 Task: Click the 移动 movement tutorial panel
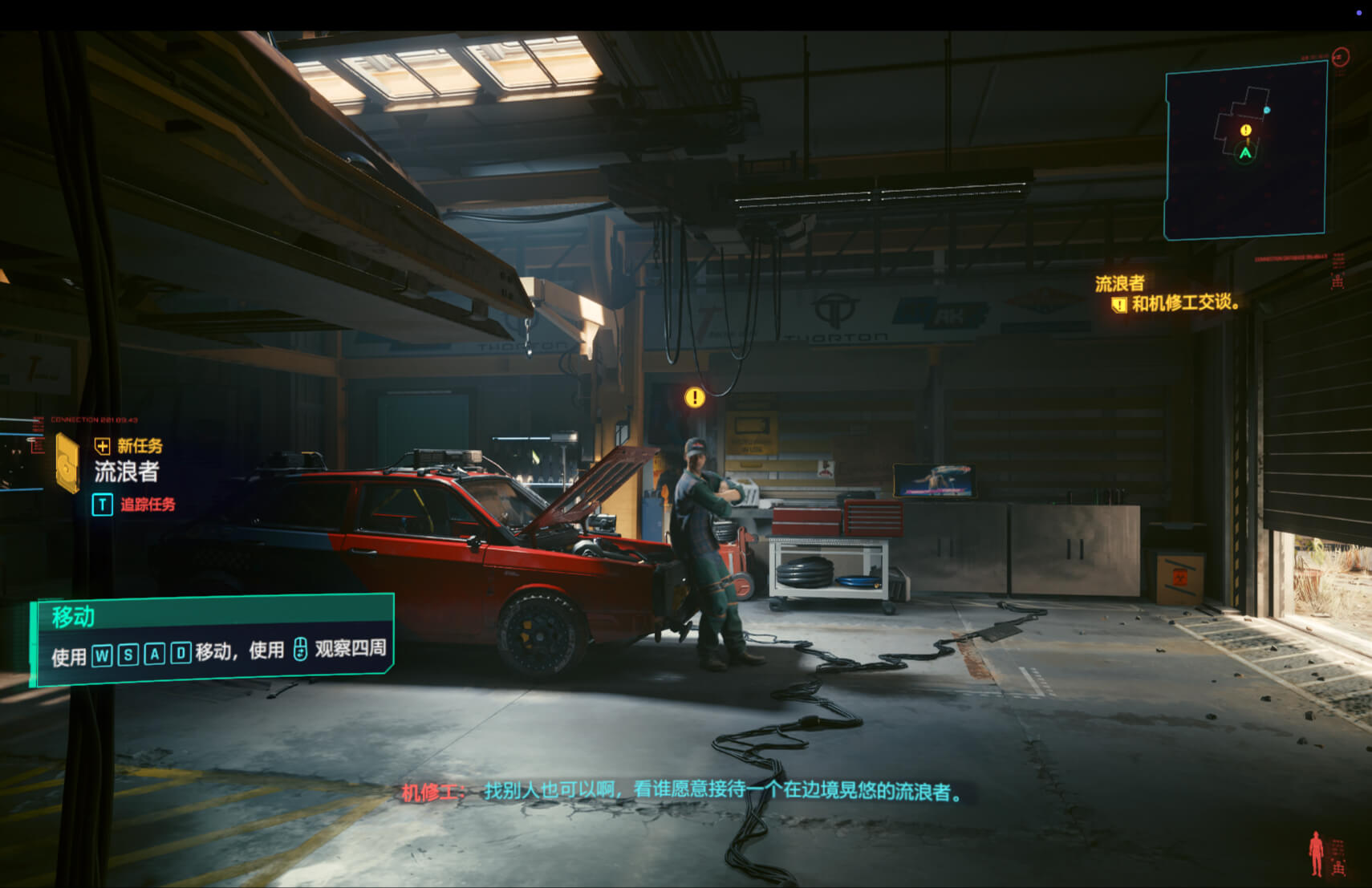[213, 640]
